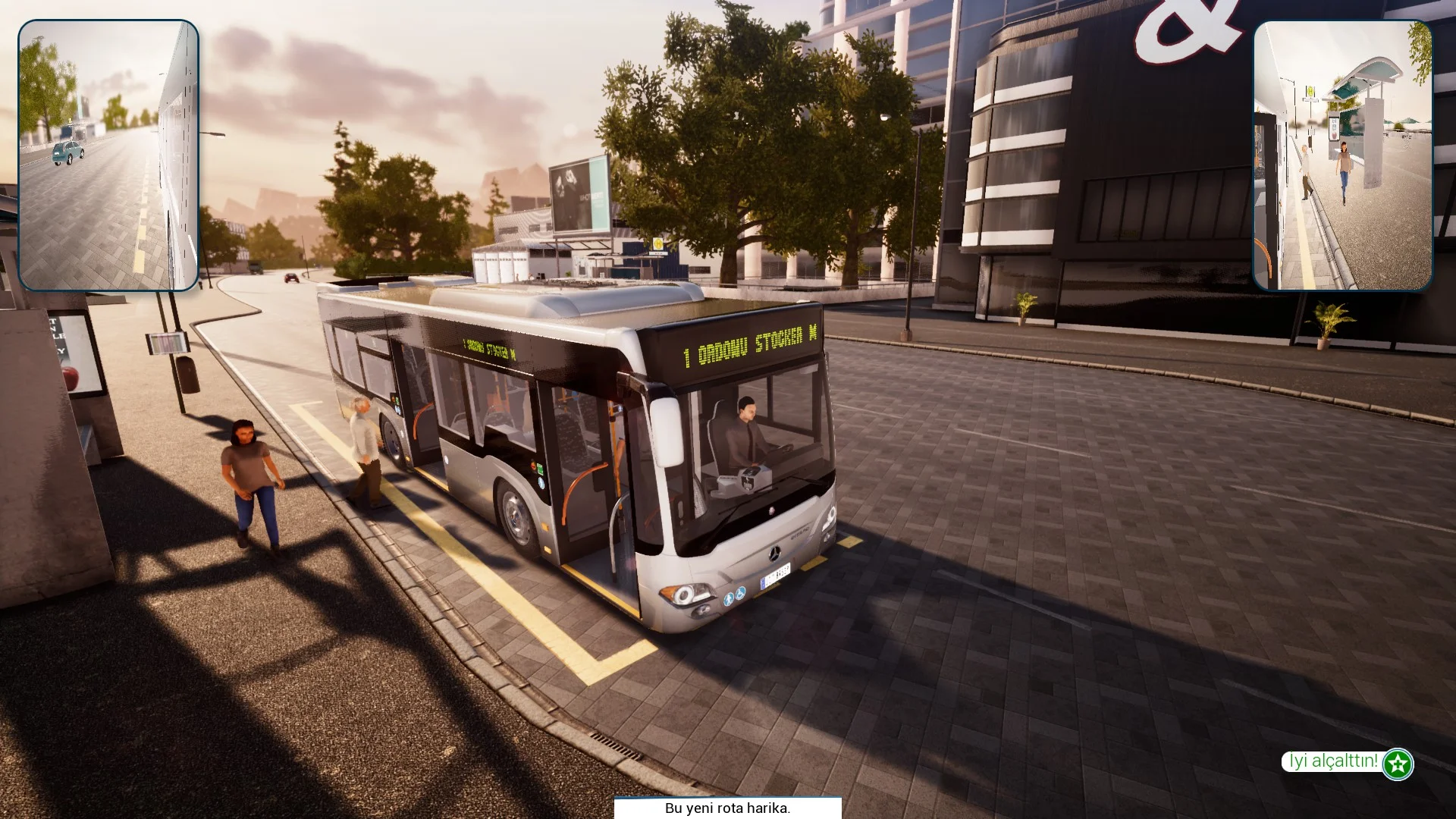Click the green star icon on the notification
This screenshot has height=819, width=1456.
tap(1397, 764)
